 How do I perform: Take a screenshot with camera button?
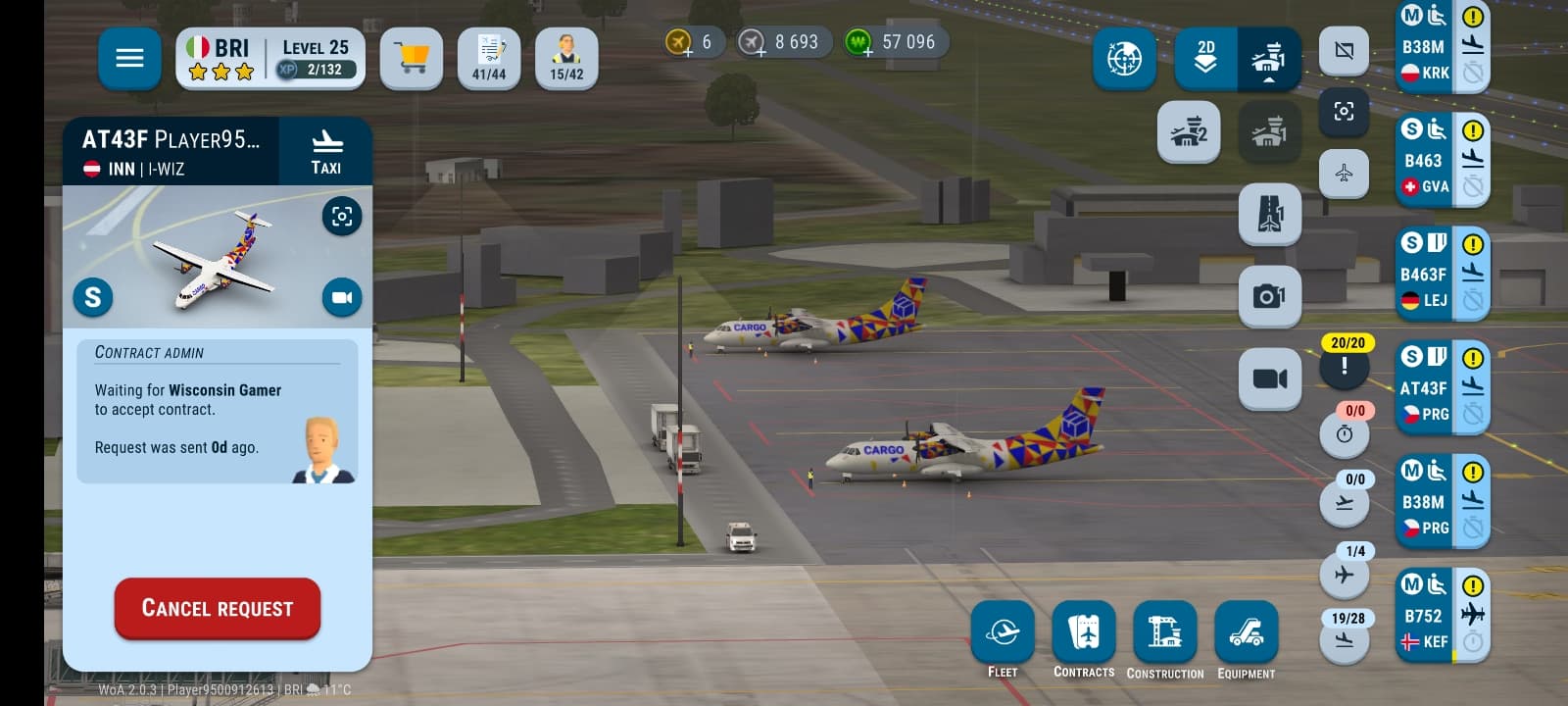tap(1270, 296)
